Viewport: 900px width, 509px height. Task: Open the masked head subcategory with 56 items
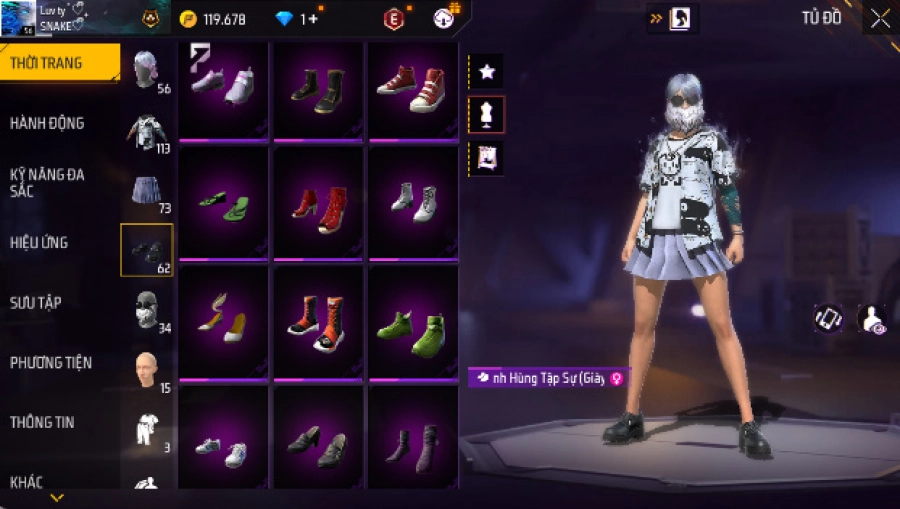pyautogui.click(x=146, y=70)
